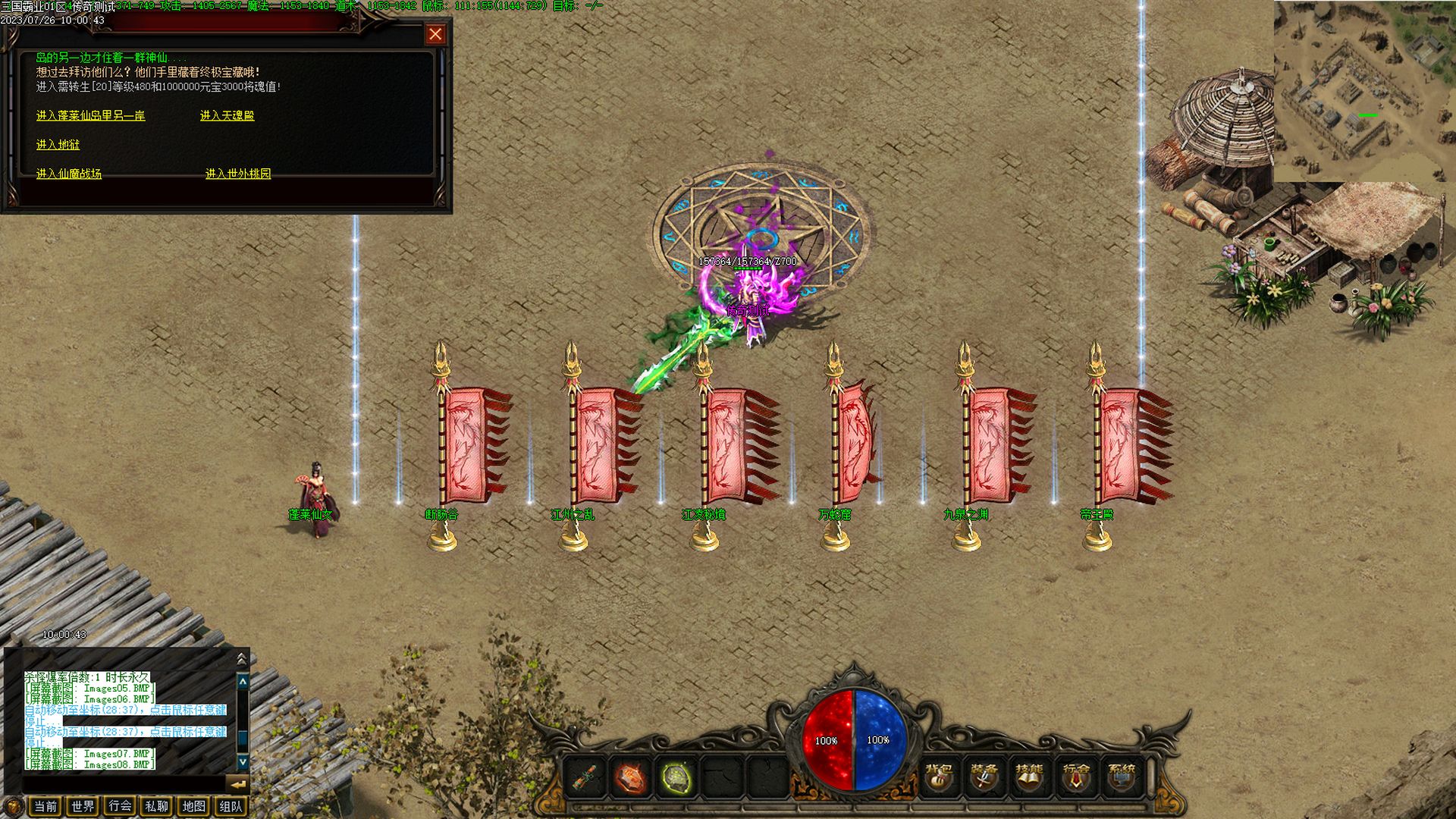The width and height of the screenshot is (1456, 819).
Task: Select the 进入天魂殿 option
Action: click(x=227, y=116)
